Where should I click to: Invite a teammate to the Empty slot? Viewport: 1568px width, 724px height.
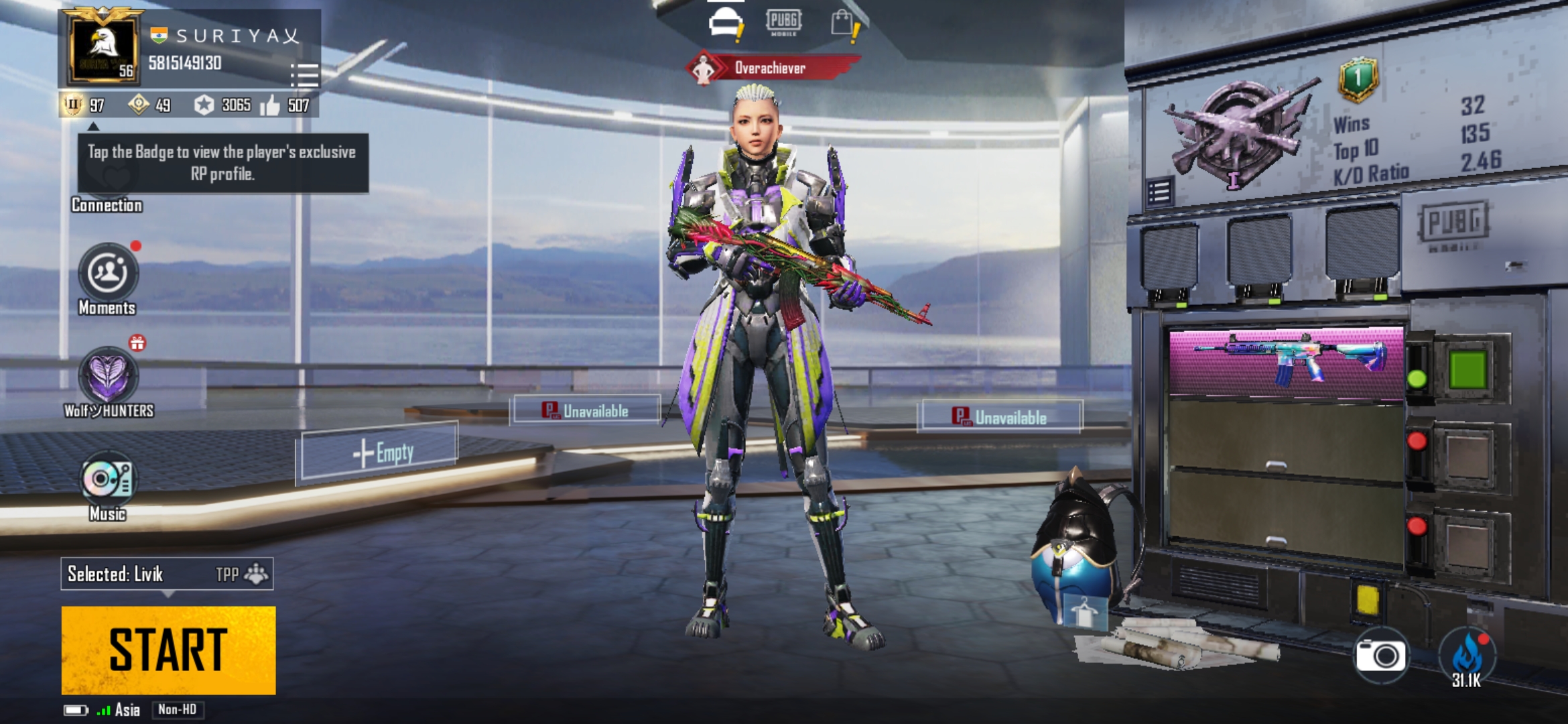tap(379, 452)
